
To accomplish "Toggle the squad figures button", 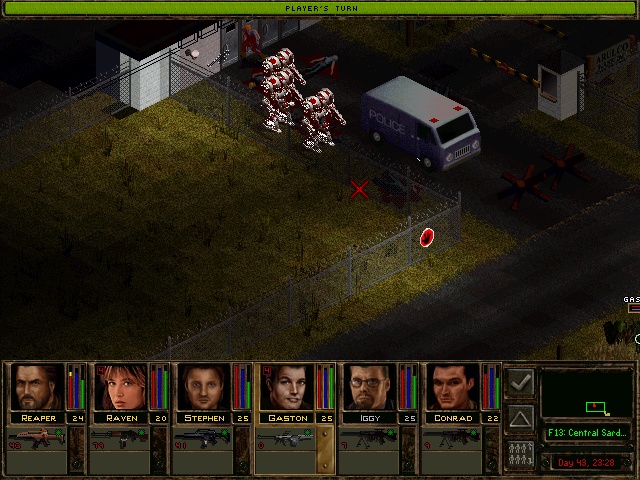I will 520,452.
